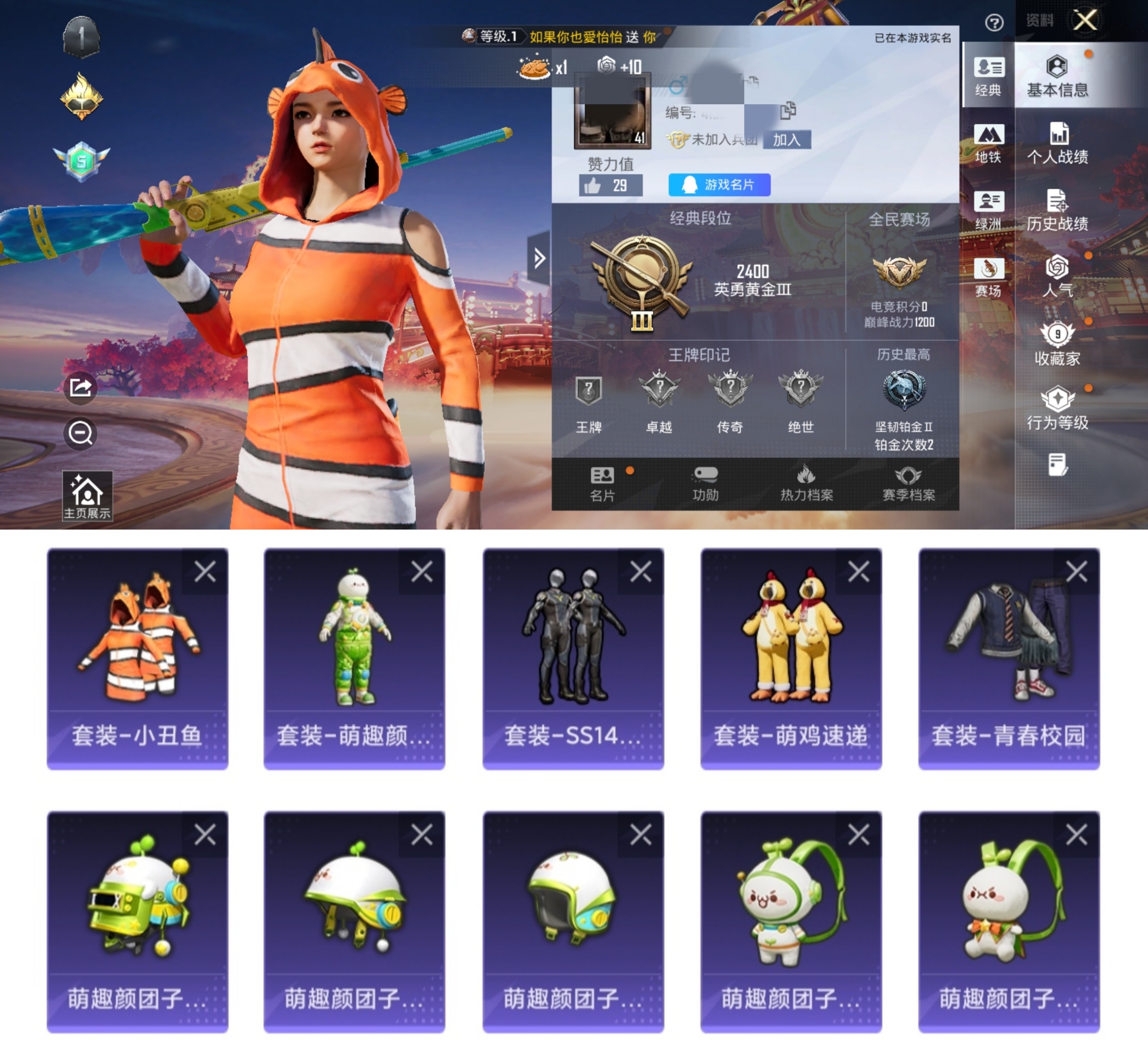
Task: Click the 主页展示 home display button
Action: pyautogui.click(x=87, y=496)
